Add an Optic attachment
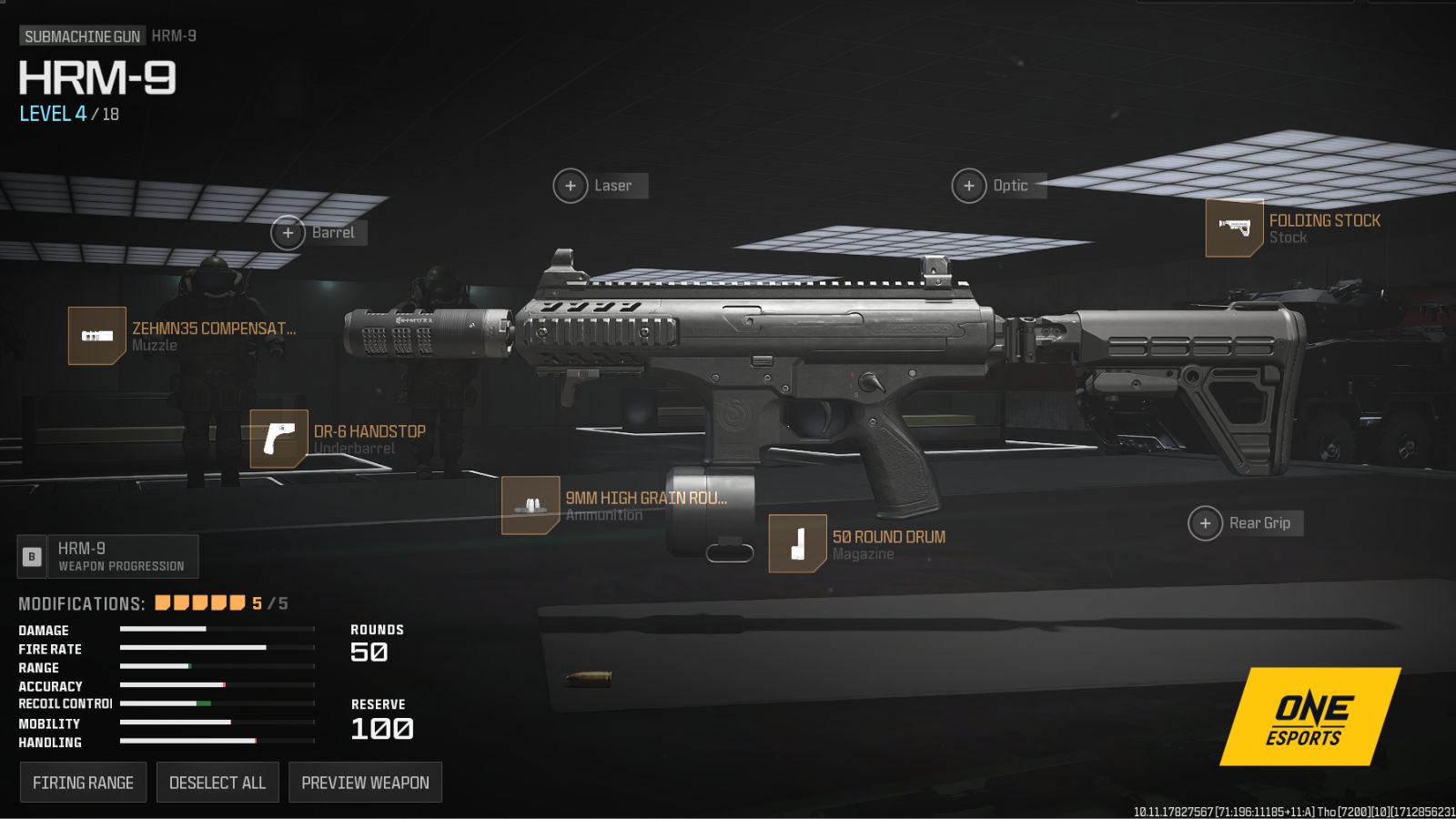1456x819 pixels. [969, 186]
